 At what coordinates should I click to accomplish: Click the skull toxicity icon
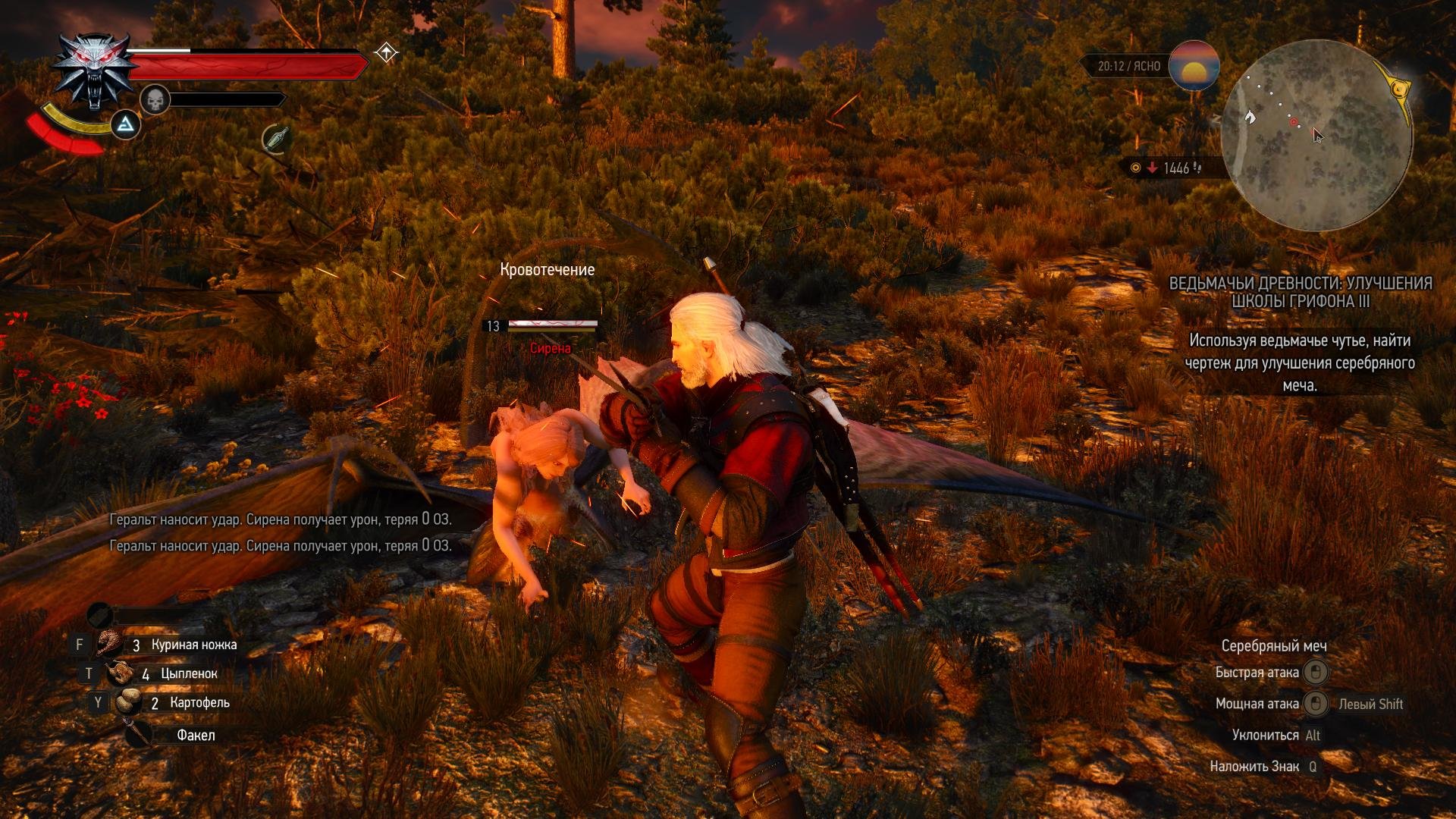point(155,99)
